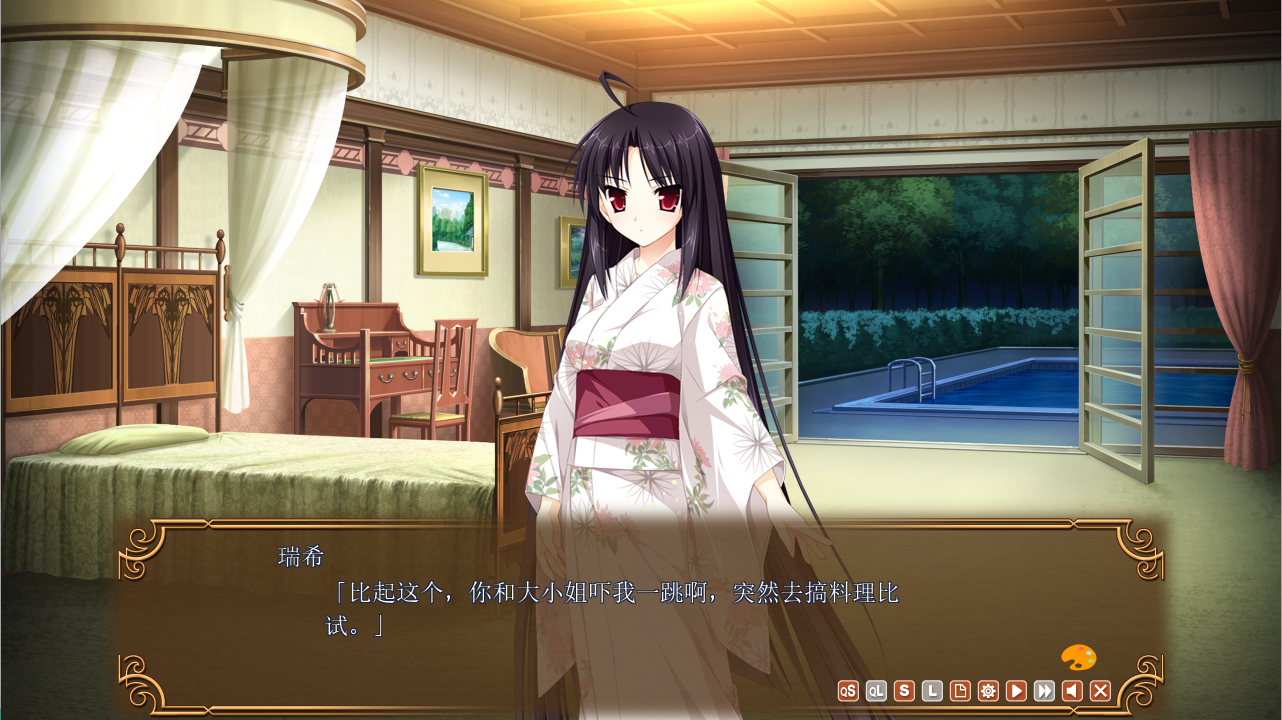
Task: Click the gear icon to adjust configuration
Action: click(989, 691)
